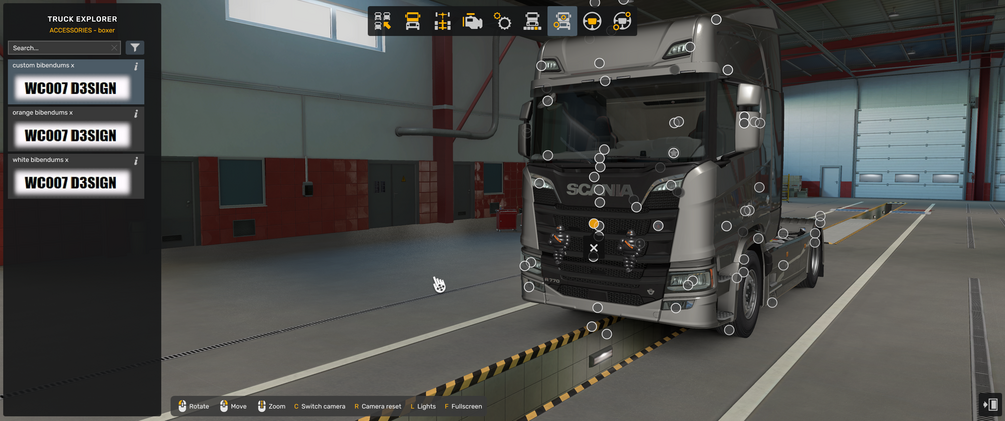
Task: Open the gear transmission category
Action: [x=502, y=21]
